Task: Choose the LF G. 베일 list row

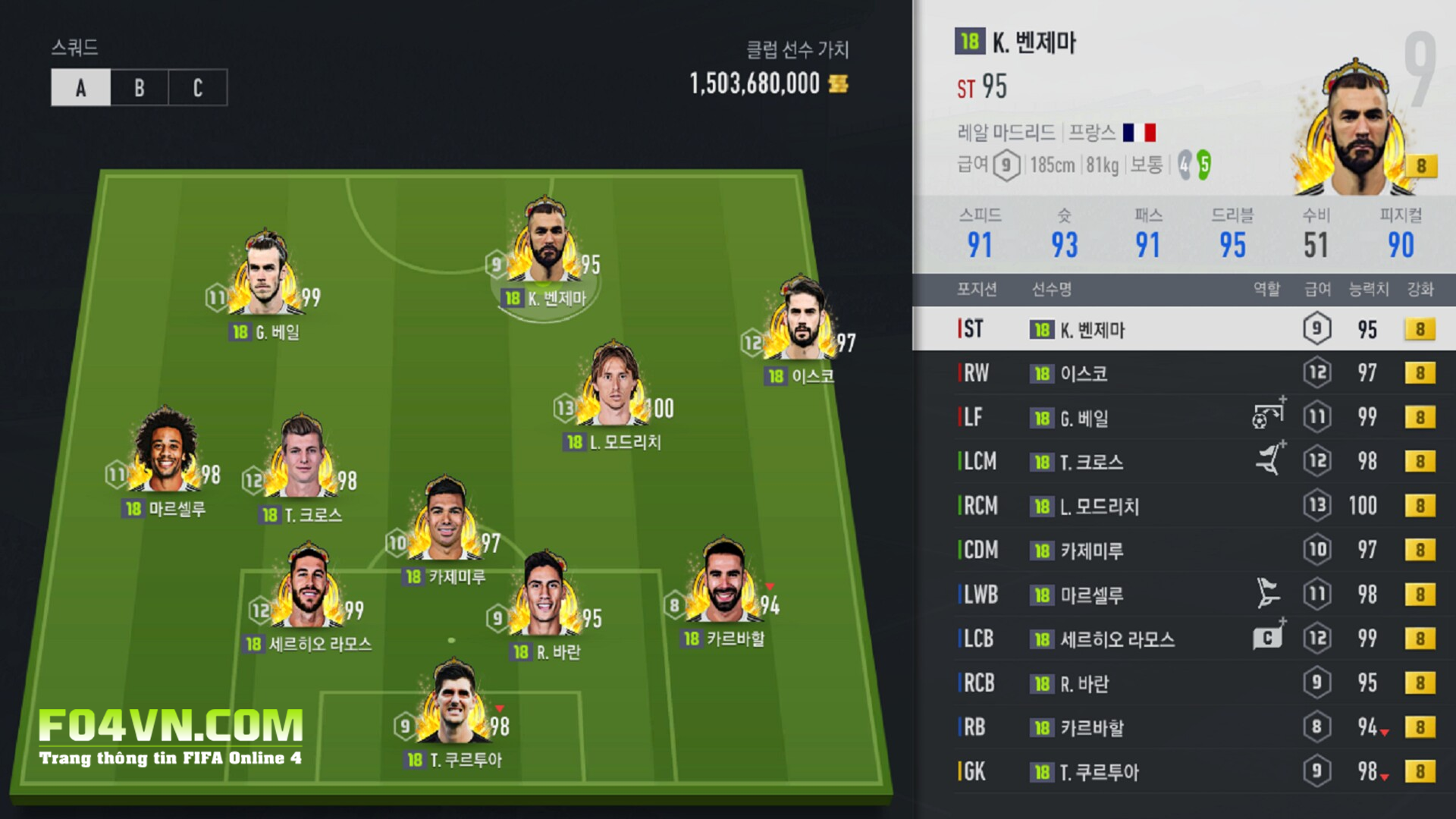Action: tap(1183, 417)
